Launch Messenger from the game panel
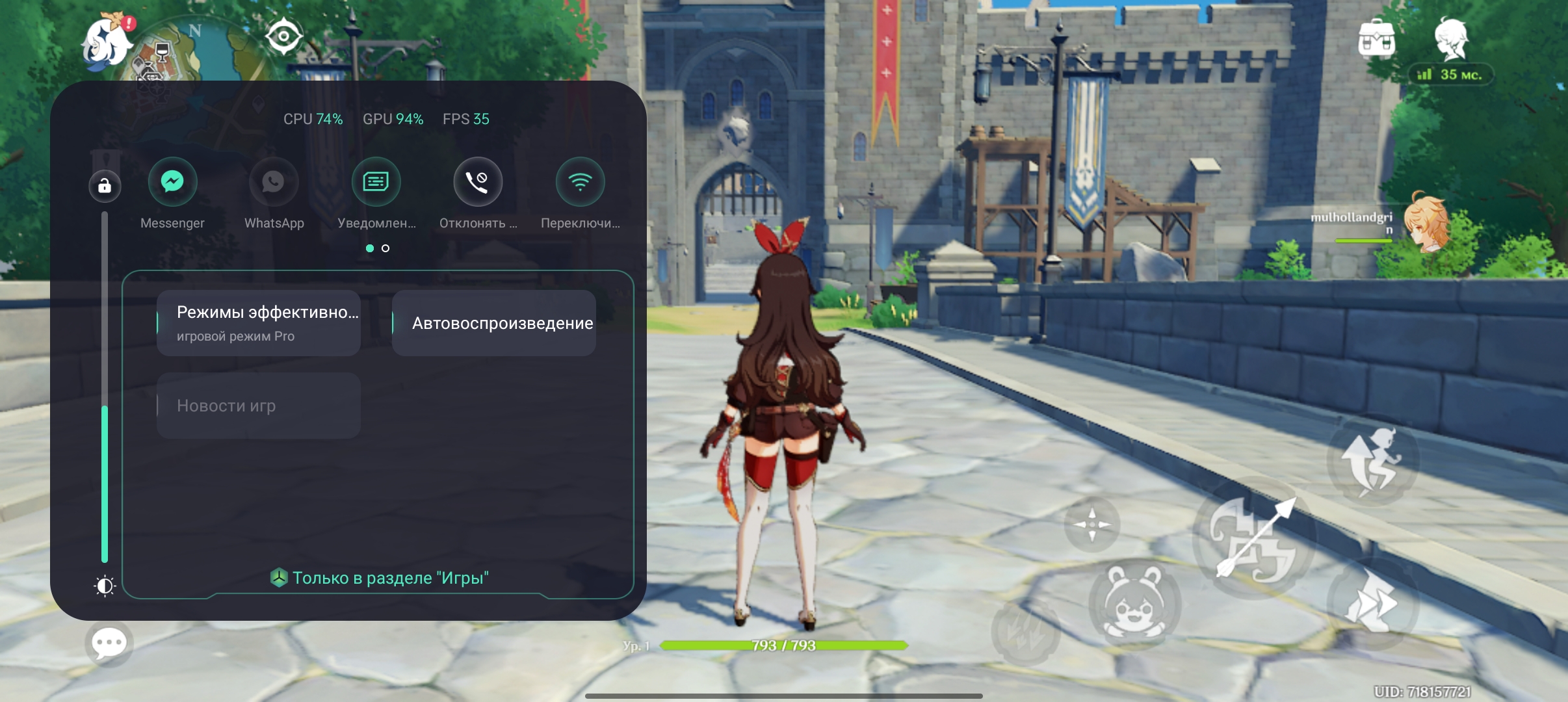Viewport: 1568px width, 702px height. [x=172, y=181]
